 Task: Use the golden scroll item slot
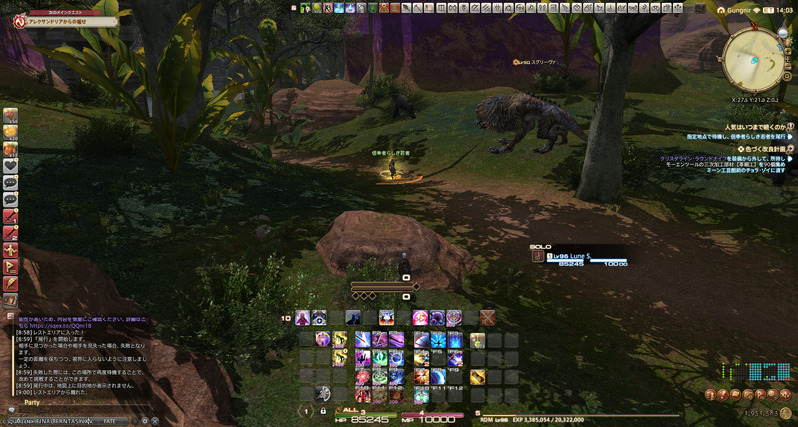pos(478,376)
